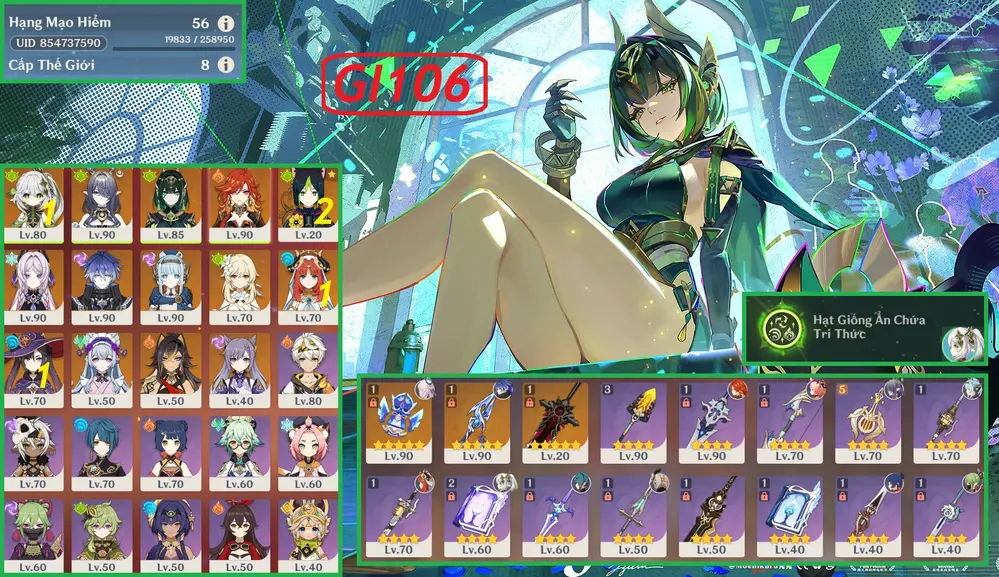Open the info button beside Hạng Mạo Hiểm
The width and height of the screenshot is (999, 577).
[226, 23]
